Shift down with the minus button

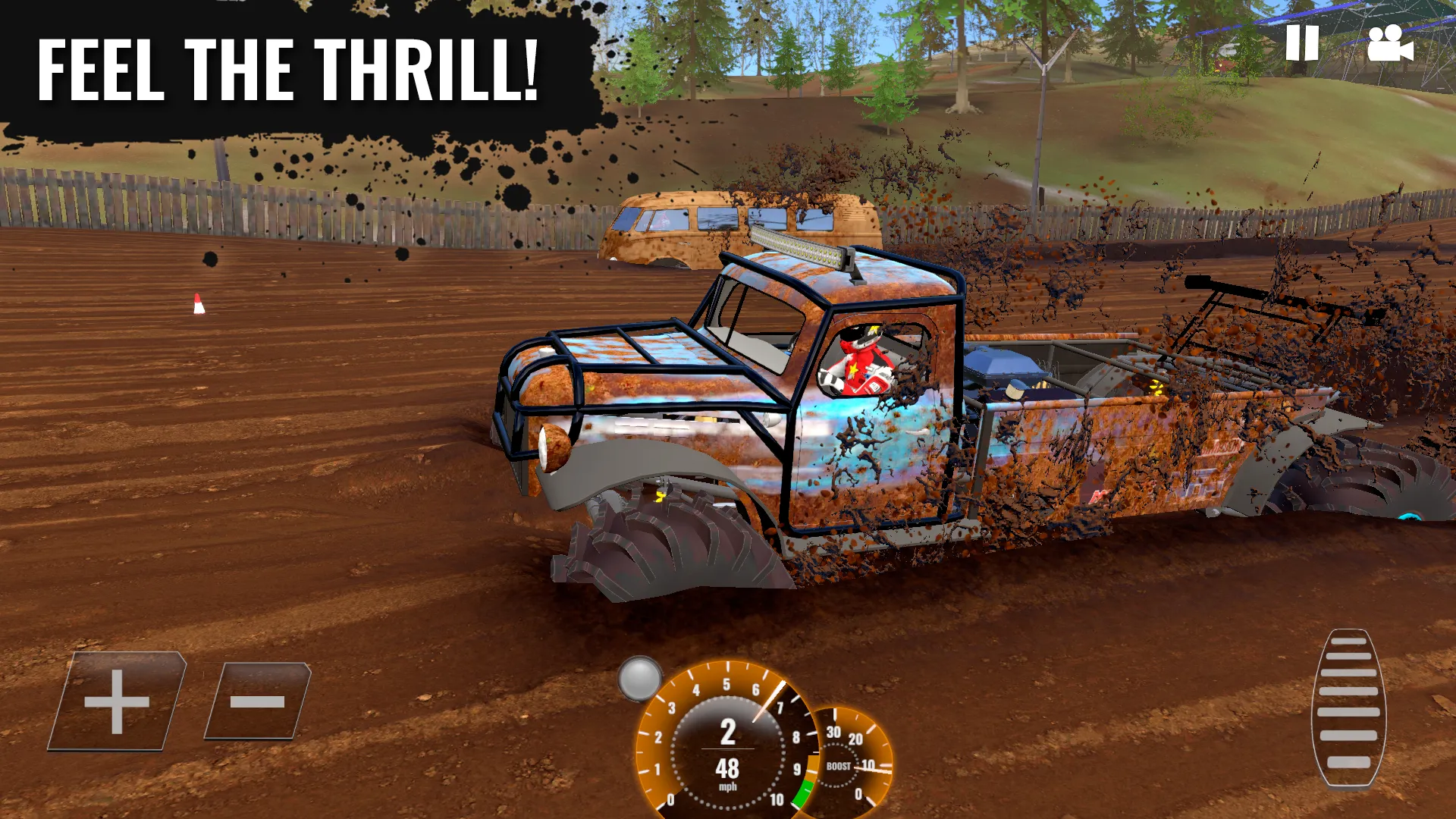coord(258,701)
